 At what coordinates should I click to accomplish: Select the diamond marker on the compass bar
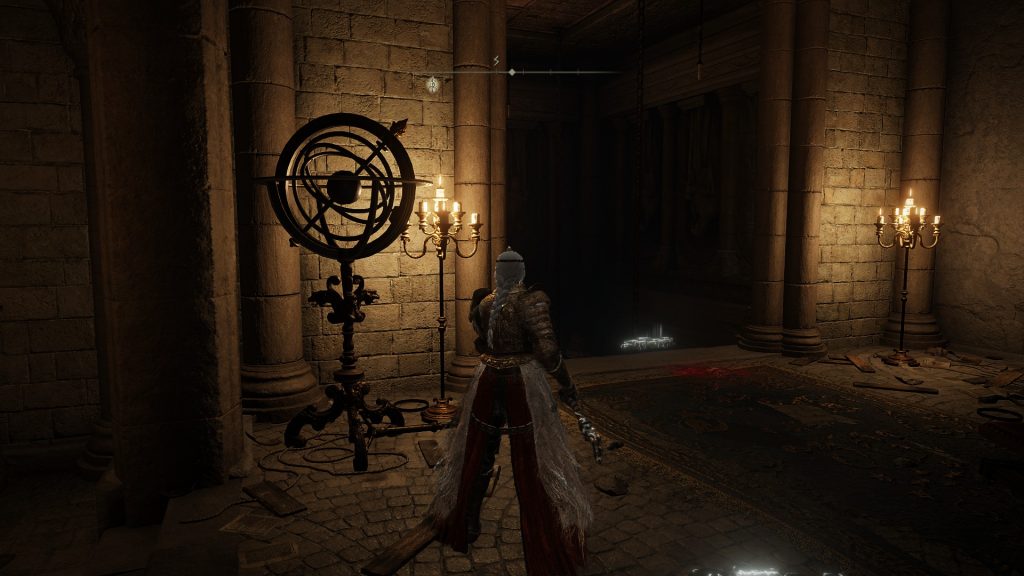[x=512, y=72]
